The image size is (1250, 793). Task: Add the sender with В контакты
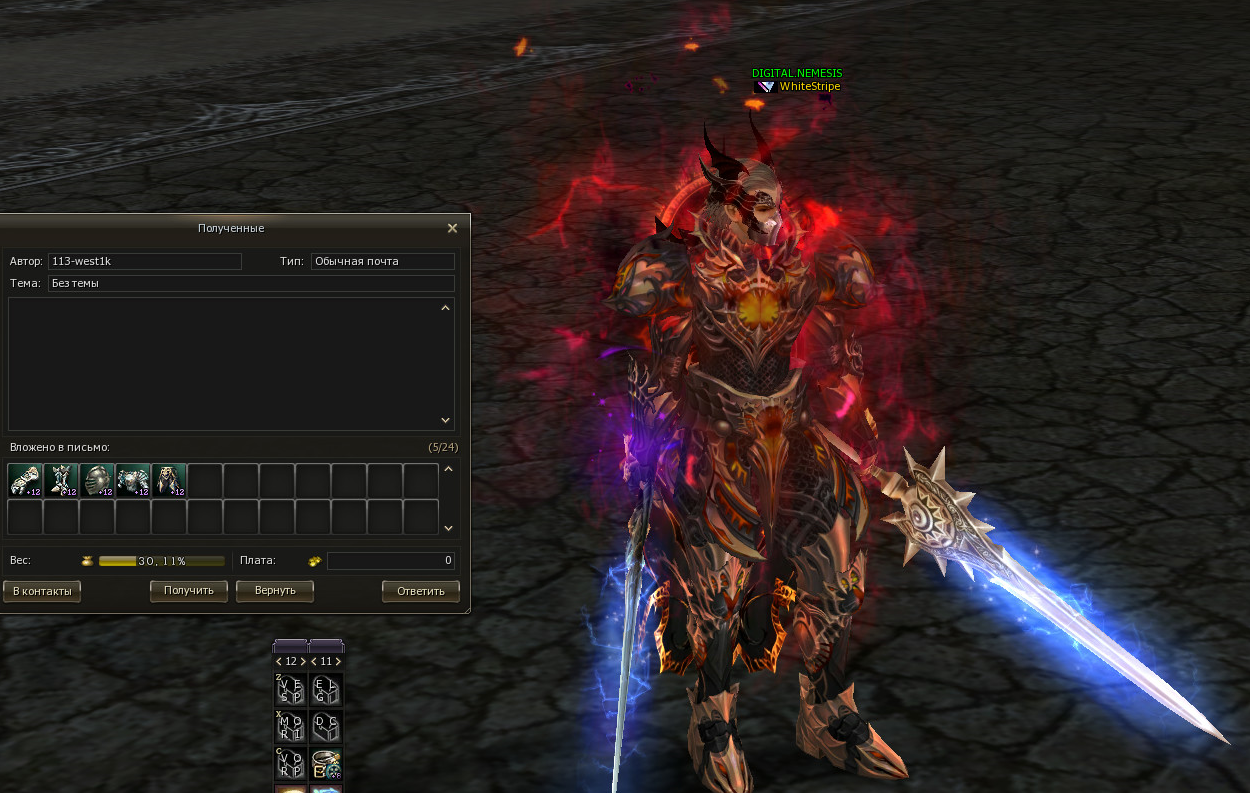[42, 591]
